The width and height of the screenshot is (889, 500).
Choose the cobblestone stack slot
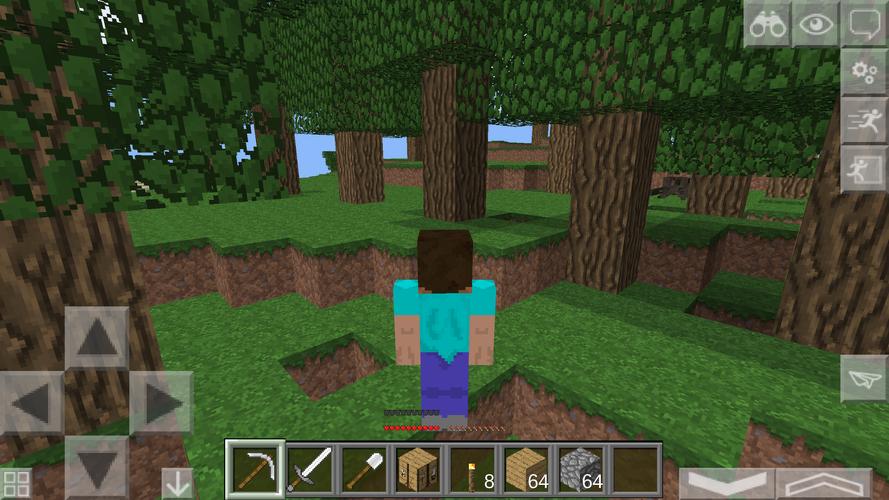pyautogui.click(x=580, y=468)
